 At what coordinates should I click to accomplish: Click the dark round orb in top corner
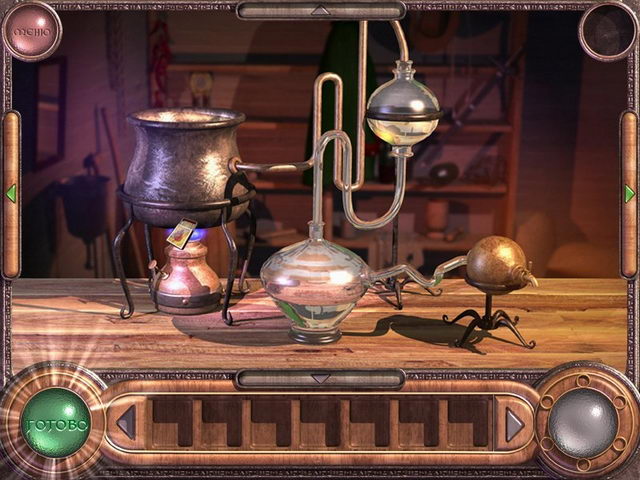tap(607, 30)
